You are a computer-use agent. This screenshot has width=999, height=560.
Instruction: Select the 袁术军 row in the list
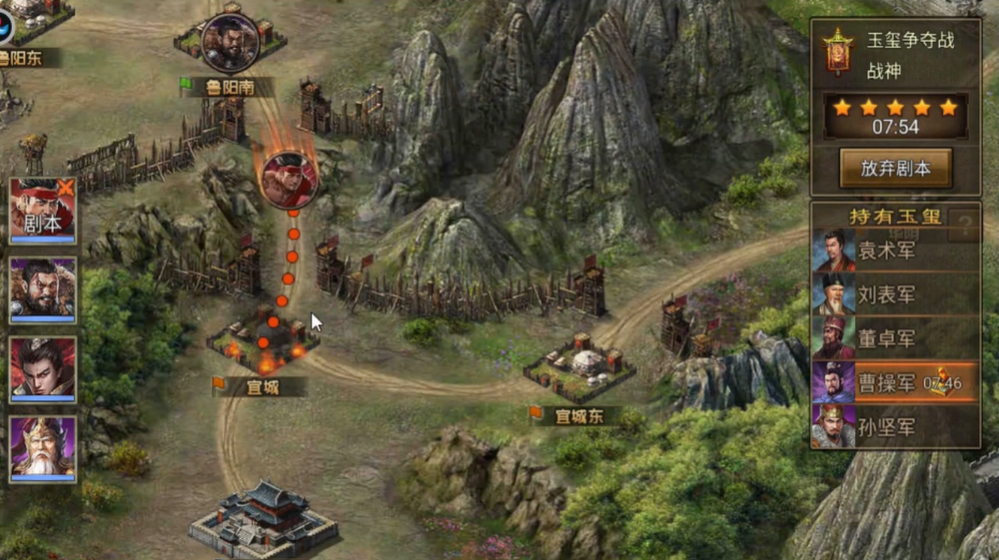coord(895,252)
